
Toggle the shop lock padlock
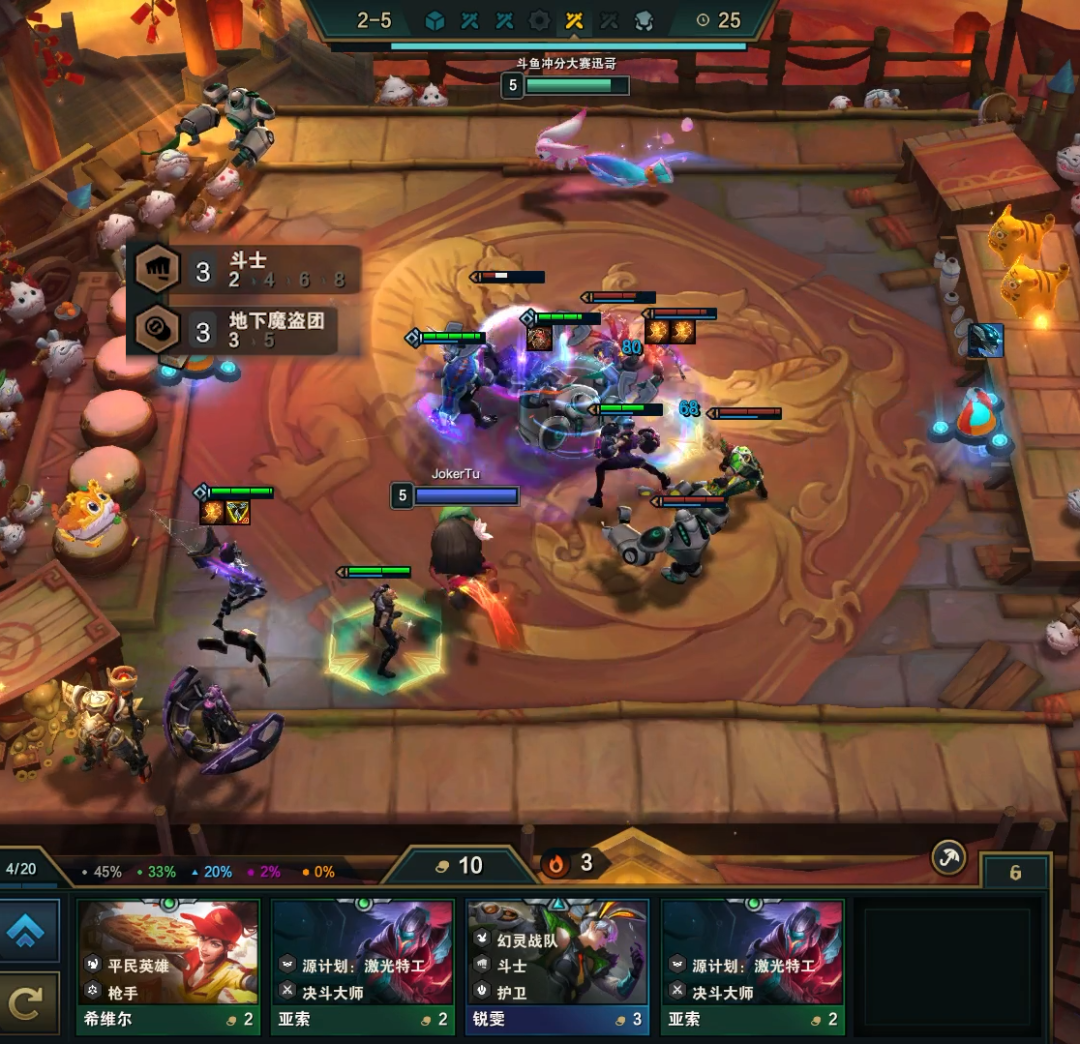coord(1015,873)
